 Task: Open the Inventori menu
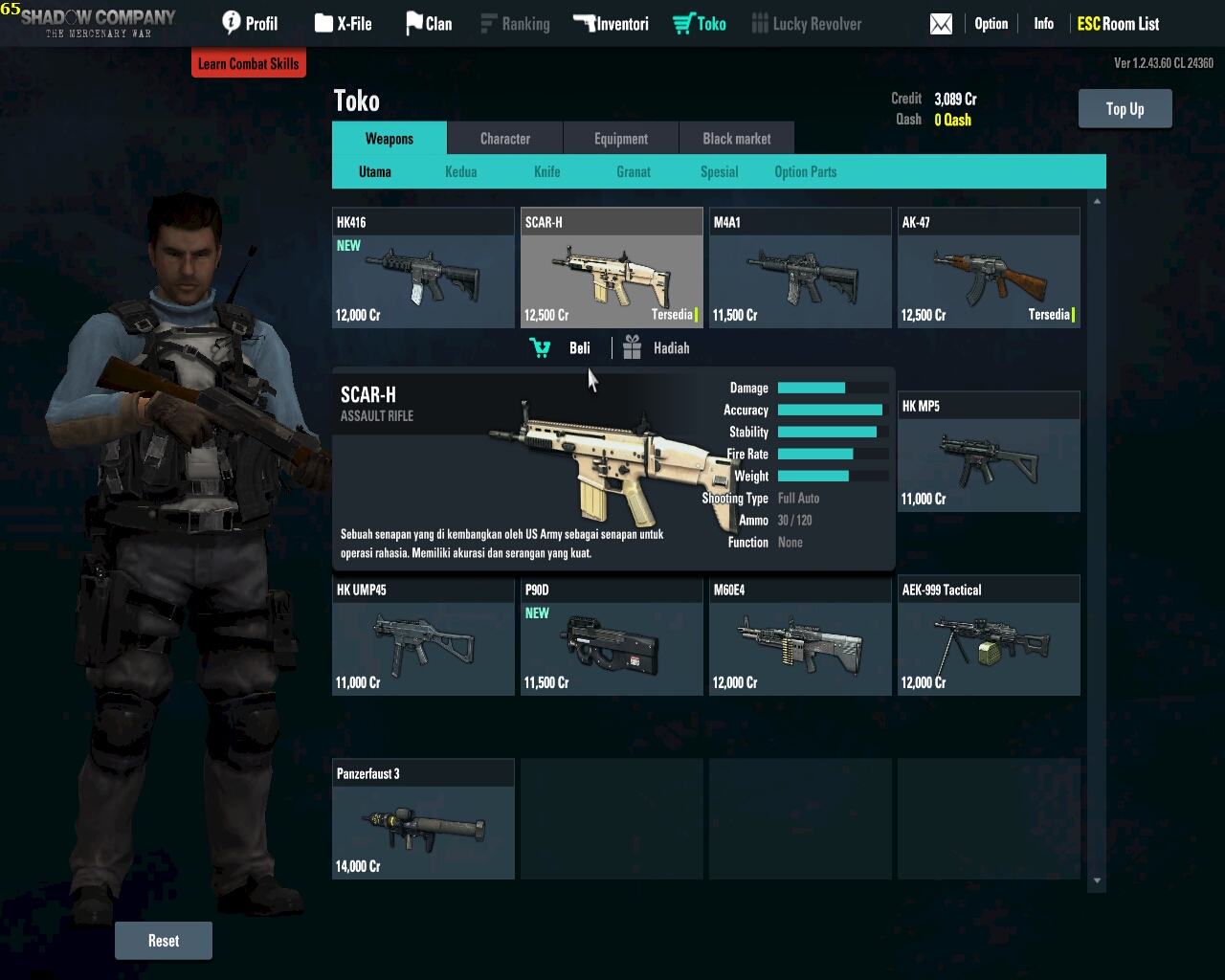611,24
